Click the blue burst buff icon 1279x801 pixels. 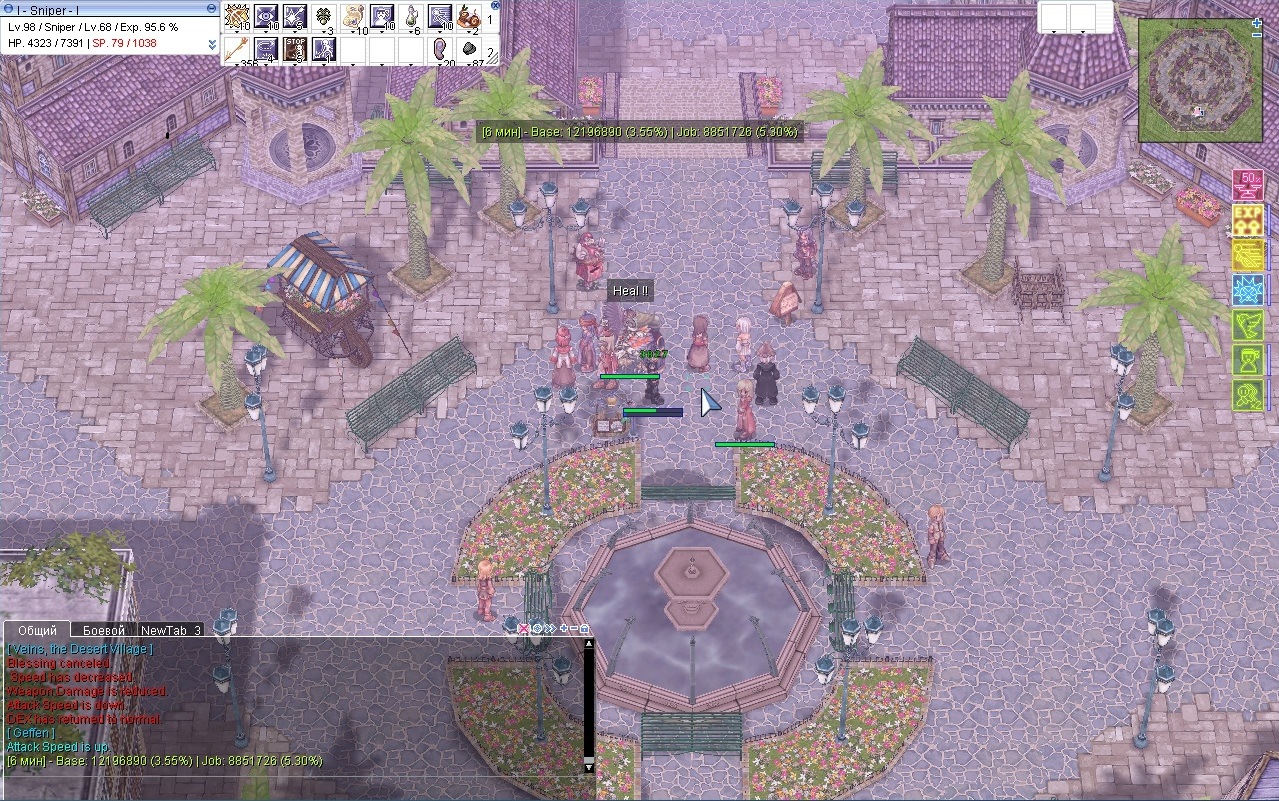[1248, 290]
